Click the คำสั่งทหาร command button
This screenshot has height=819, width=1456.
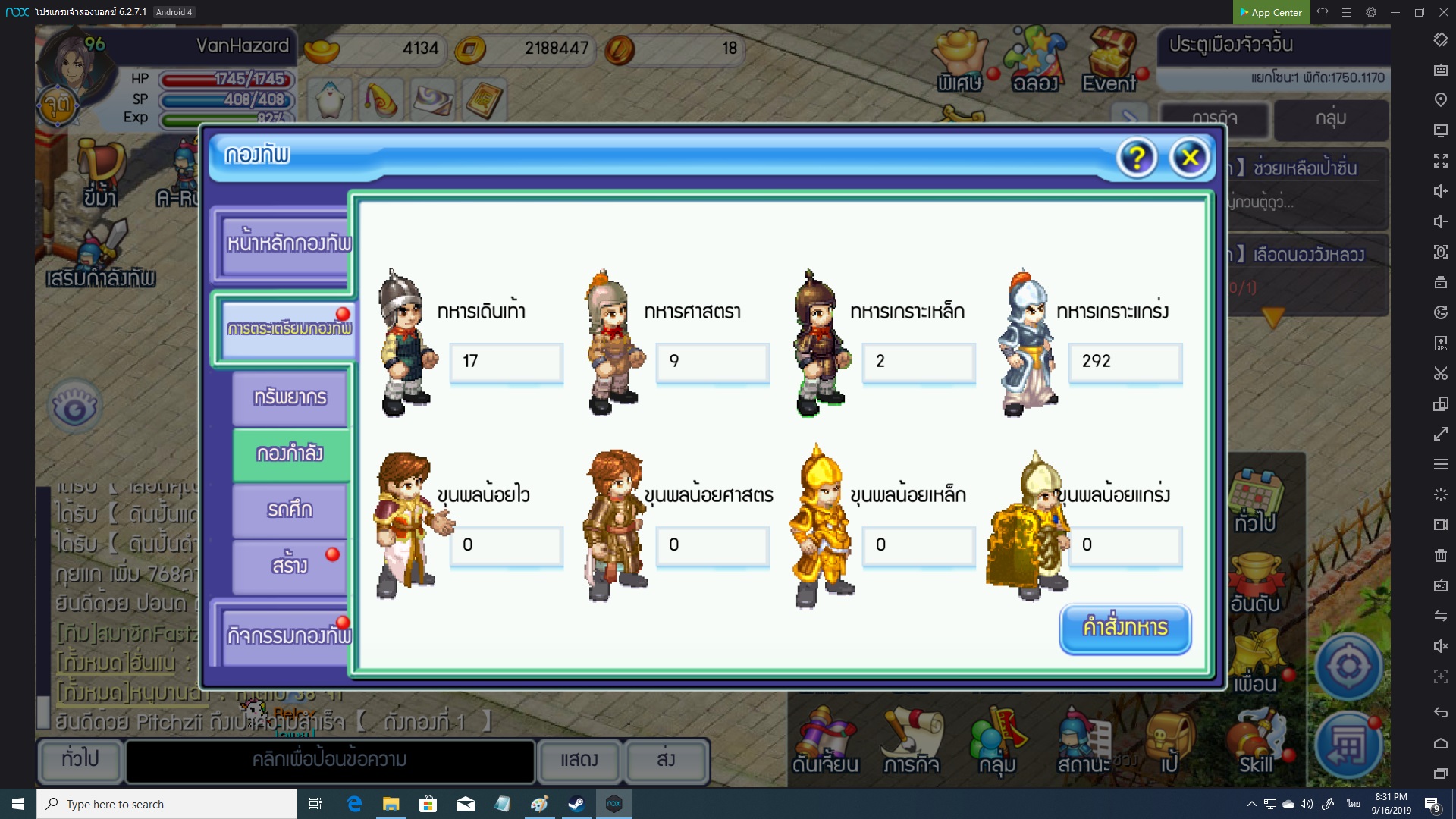(1125, 628)
